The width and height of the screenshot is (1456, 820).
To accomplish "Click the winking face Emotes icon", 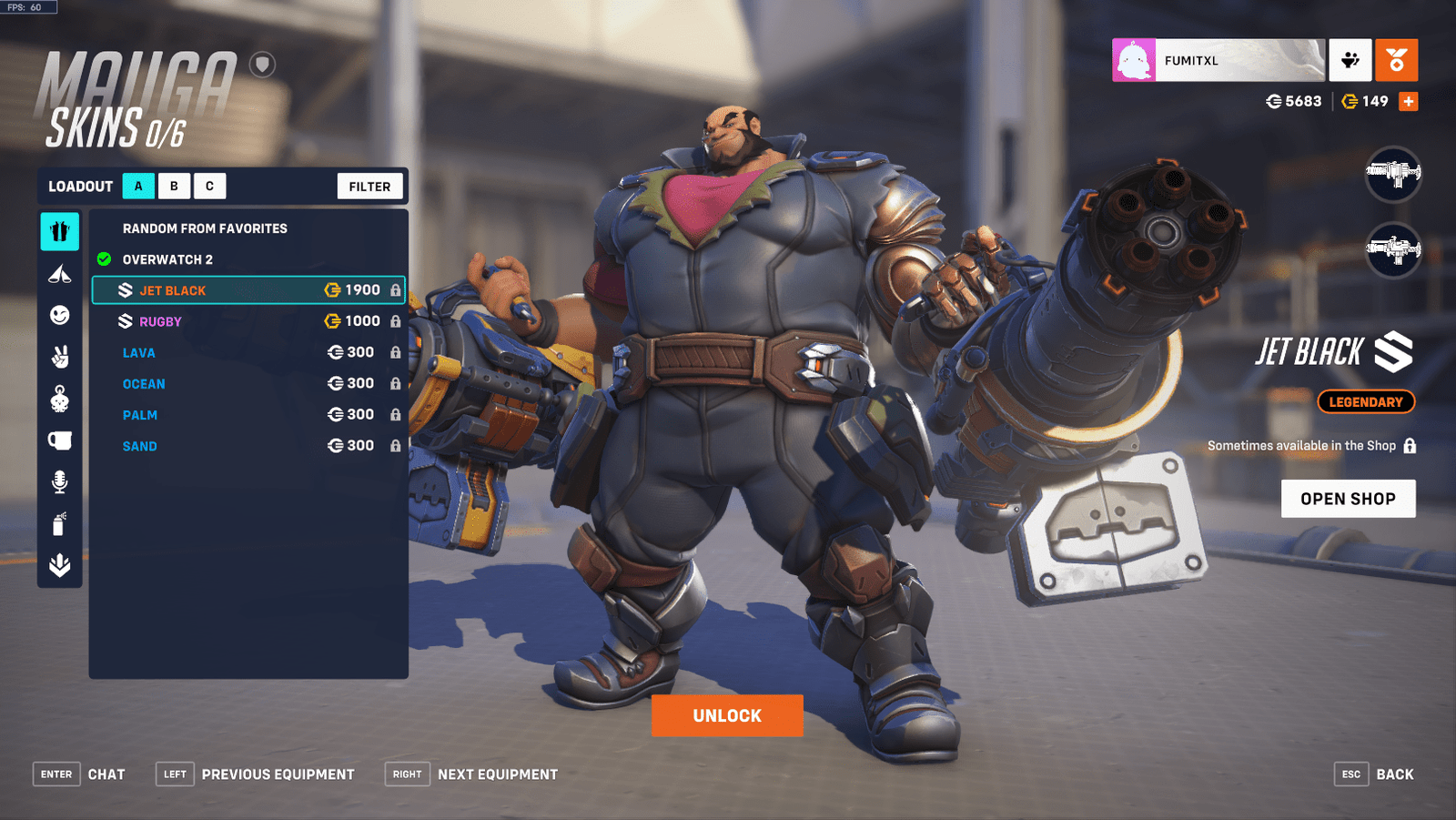I will [x=59, y=314].
